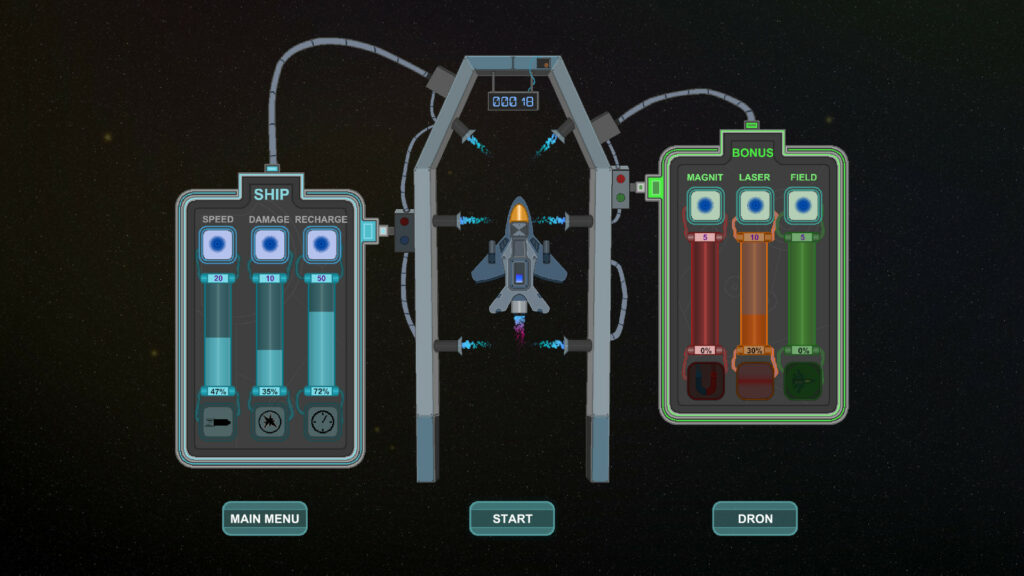The width and height of the screenshot is (1024, 576).
Task: Upgrade ship Damage with the blue orb button
Action: pyautogui.click(x=269, y=244)
